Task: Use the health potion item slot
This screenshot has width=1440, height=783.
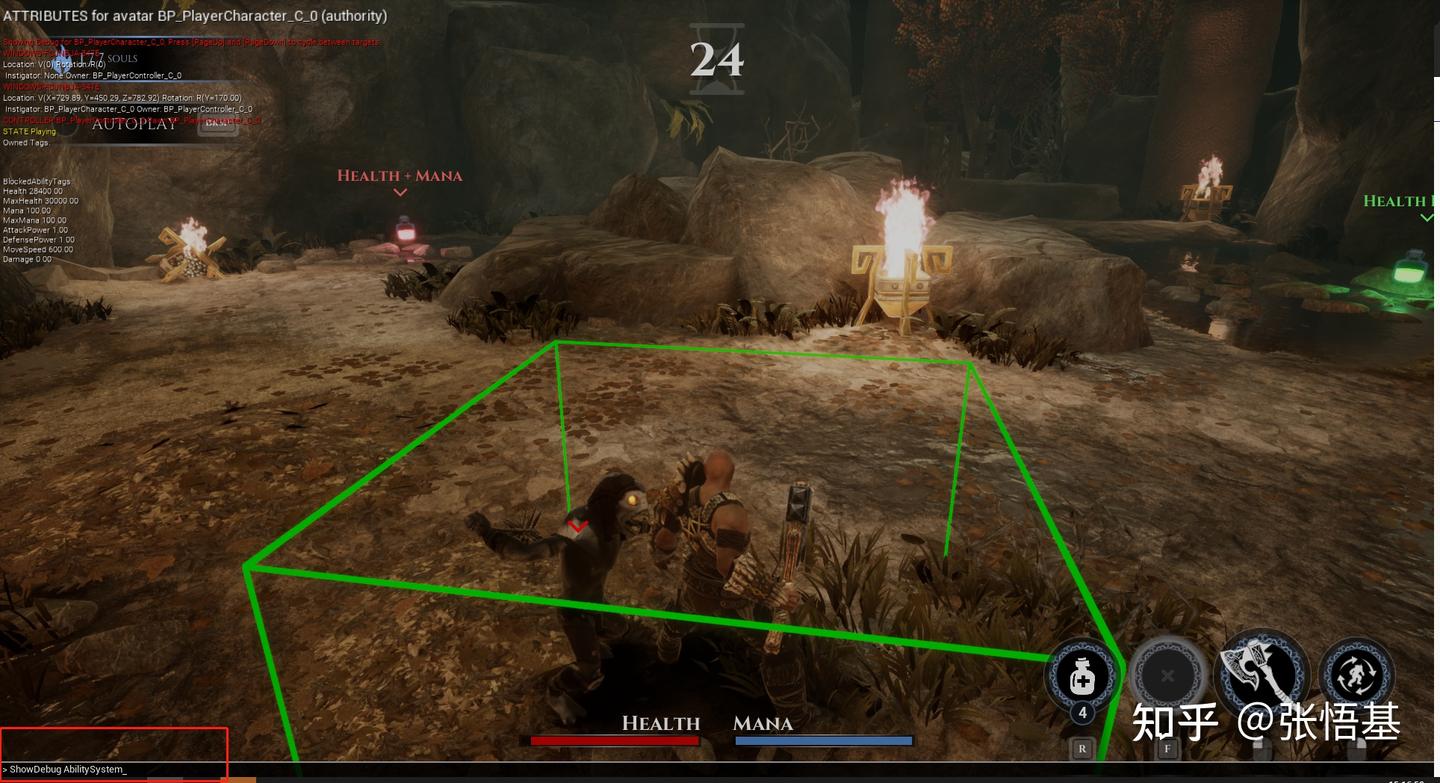Action: (1082, 676)
